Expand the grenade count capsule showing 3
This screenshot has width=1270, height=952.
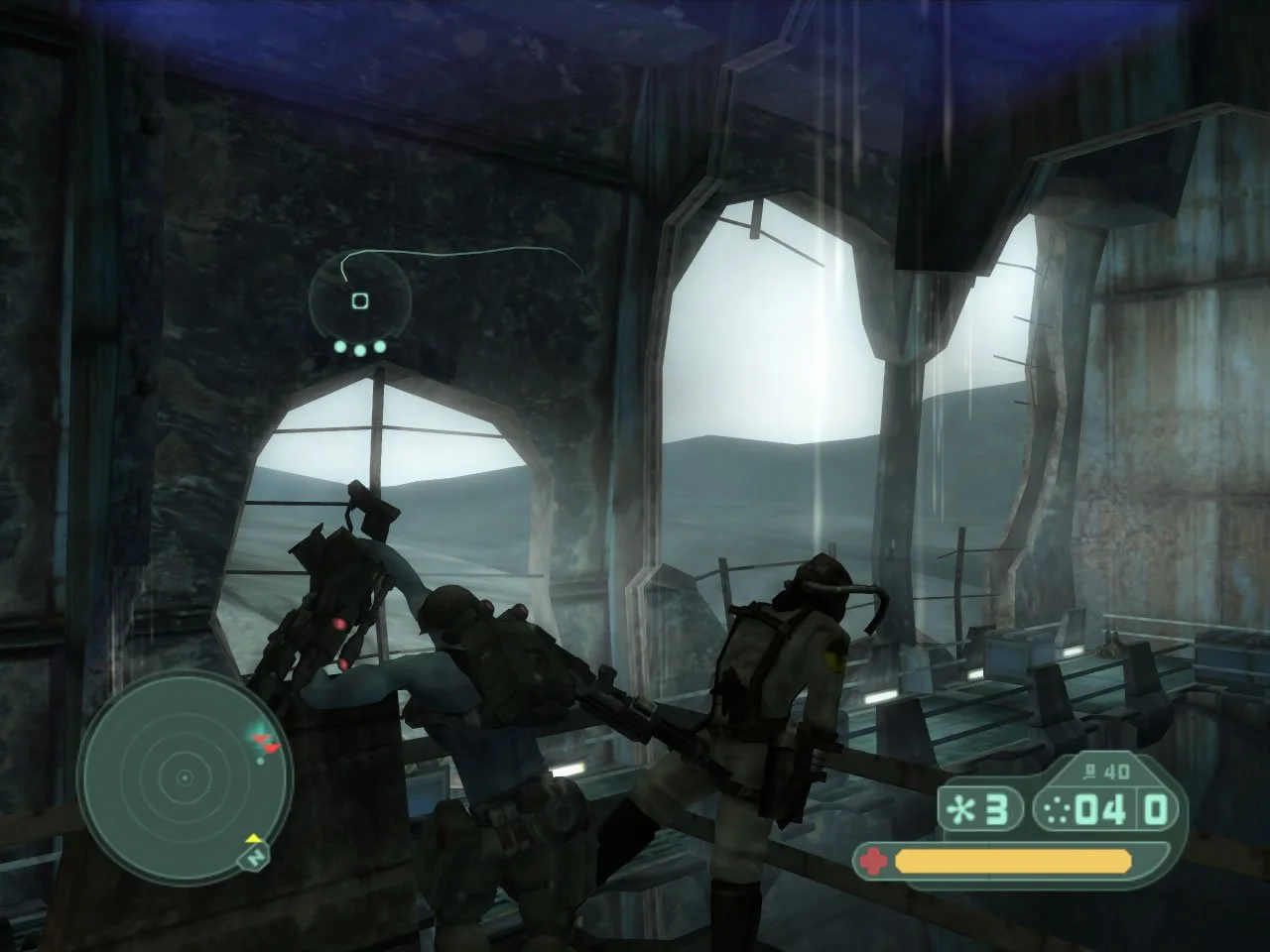point(982,808)
